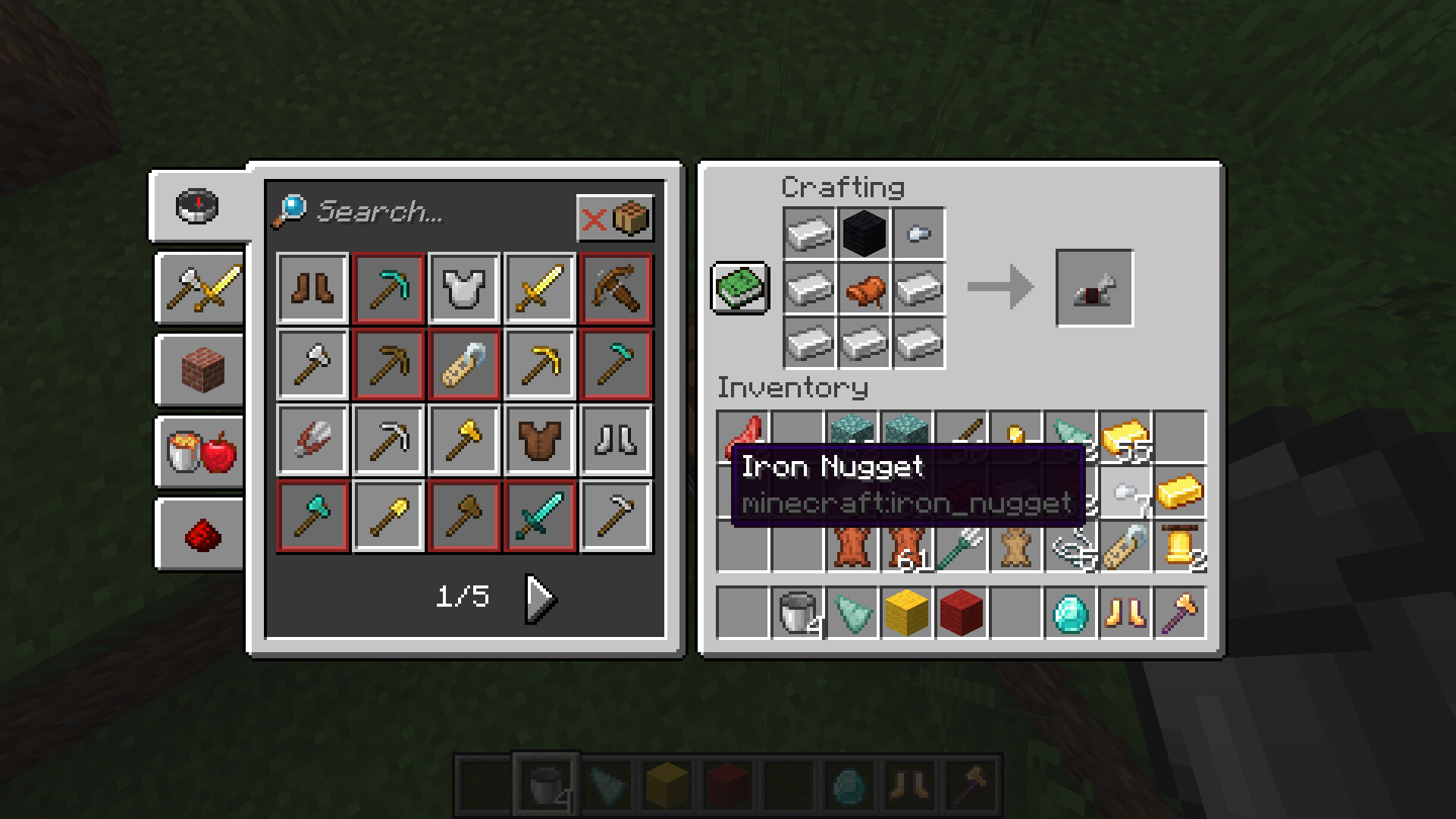Go to the next recipe page
The height and width of the screenshot is (819, 1456).
pos(541,598)
